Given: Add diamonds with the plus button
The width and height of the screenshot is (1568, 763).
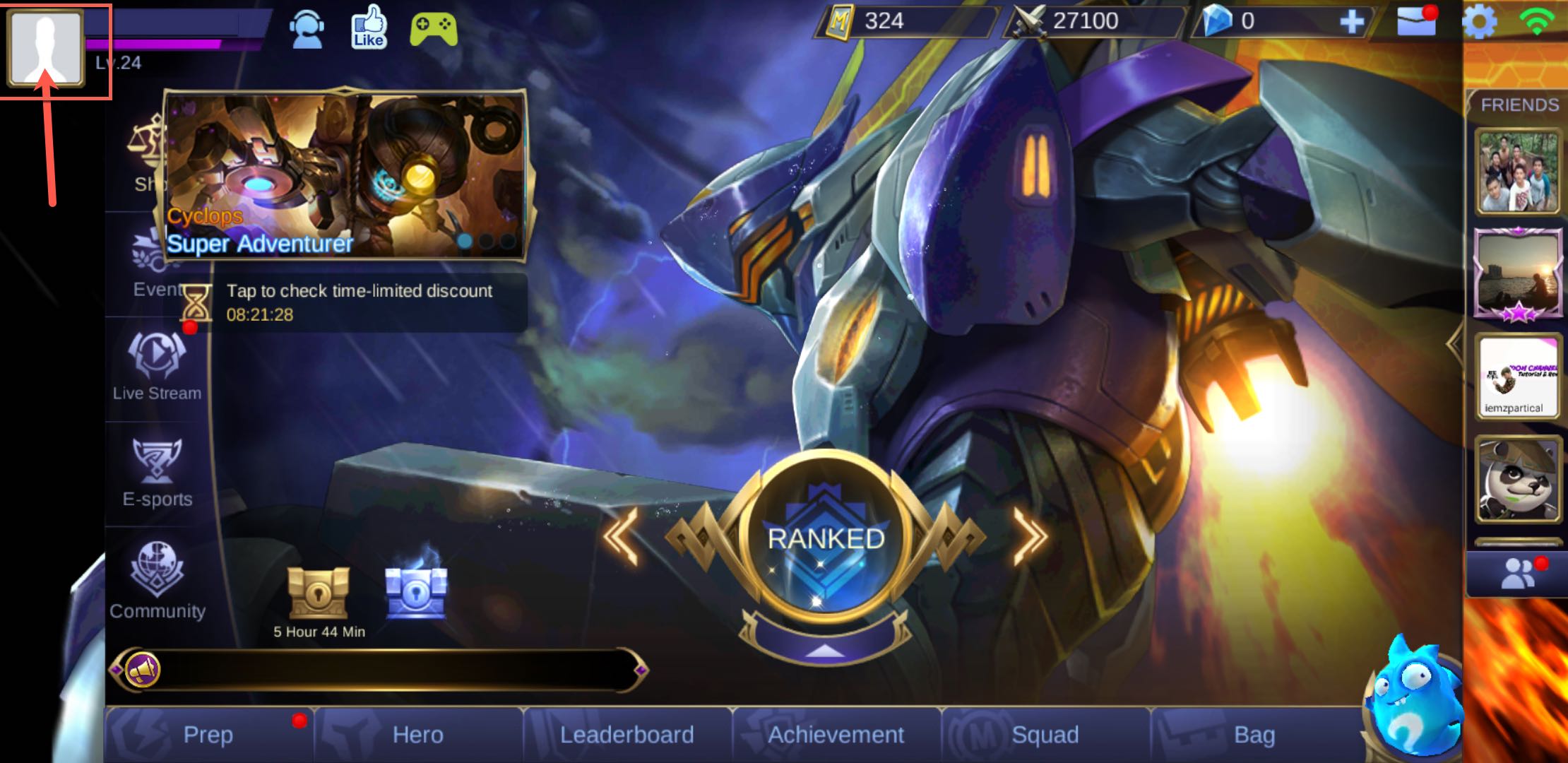Looking at the screenshot, I should 1352,22.
